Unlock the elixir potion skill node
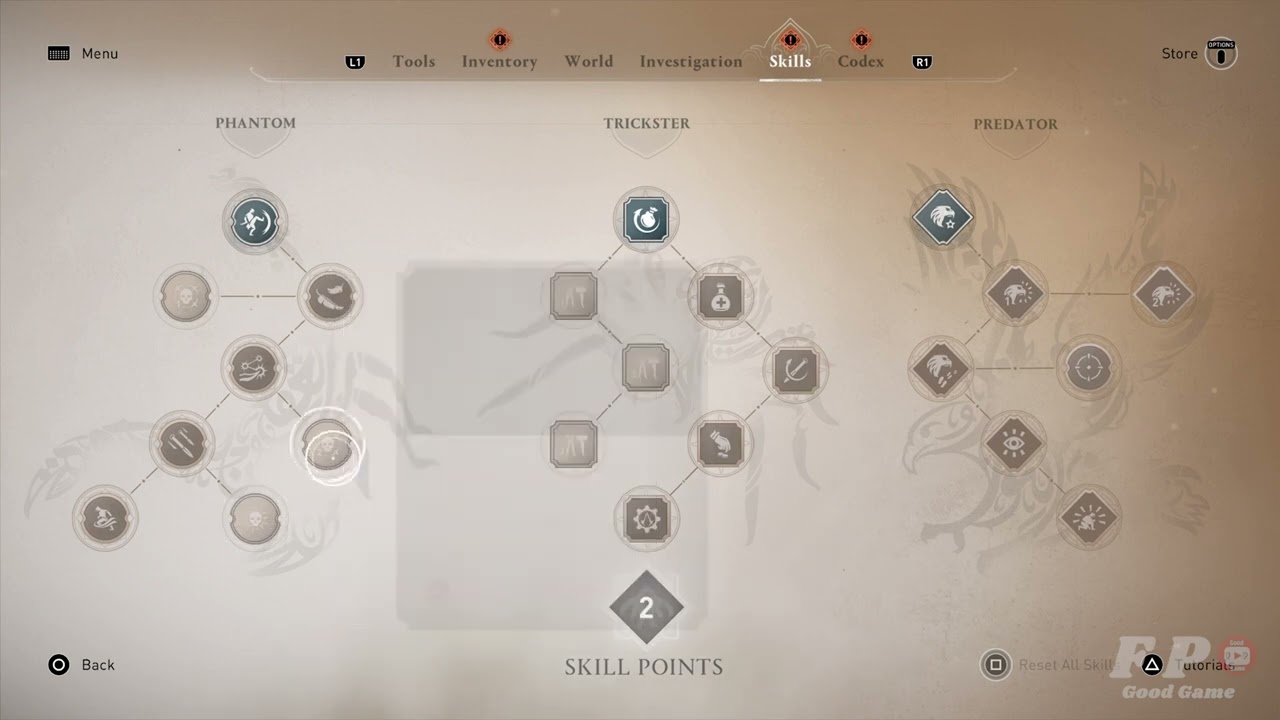 721,297
